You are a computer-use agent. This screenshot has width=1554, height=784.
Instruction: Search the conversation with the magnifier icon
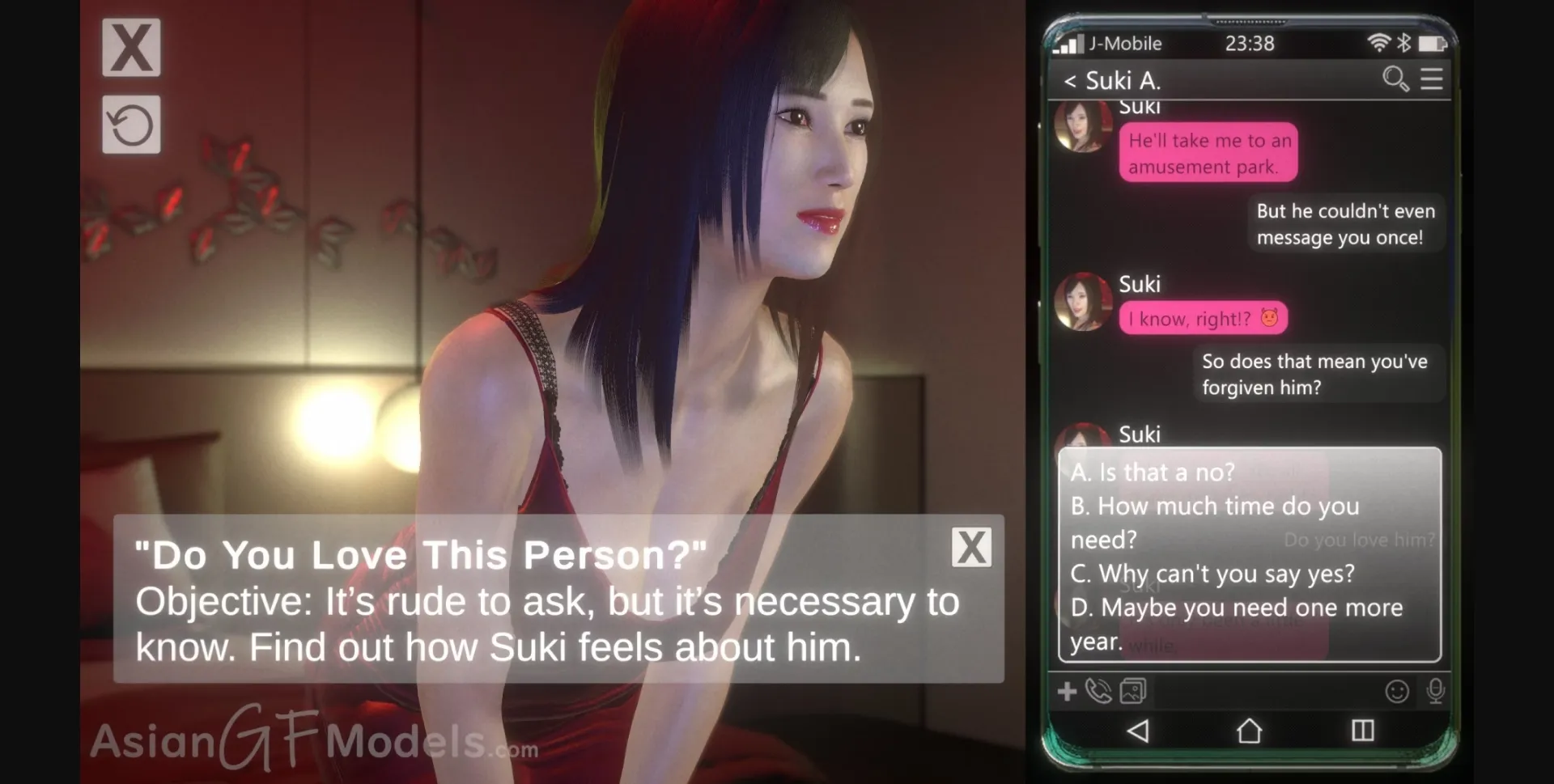coord(1395,79)
